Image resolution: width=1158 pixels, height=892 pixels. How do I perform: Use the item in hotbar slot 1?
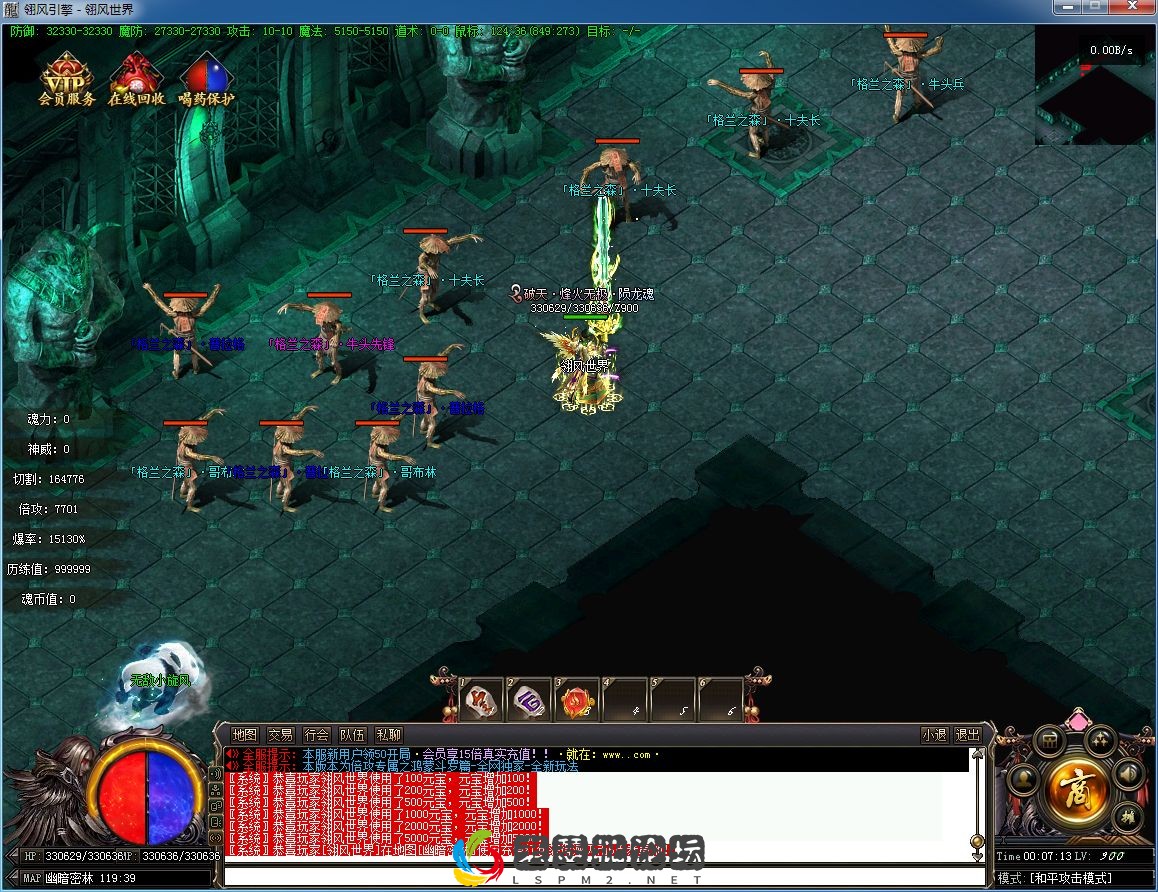click(481, 700)
